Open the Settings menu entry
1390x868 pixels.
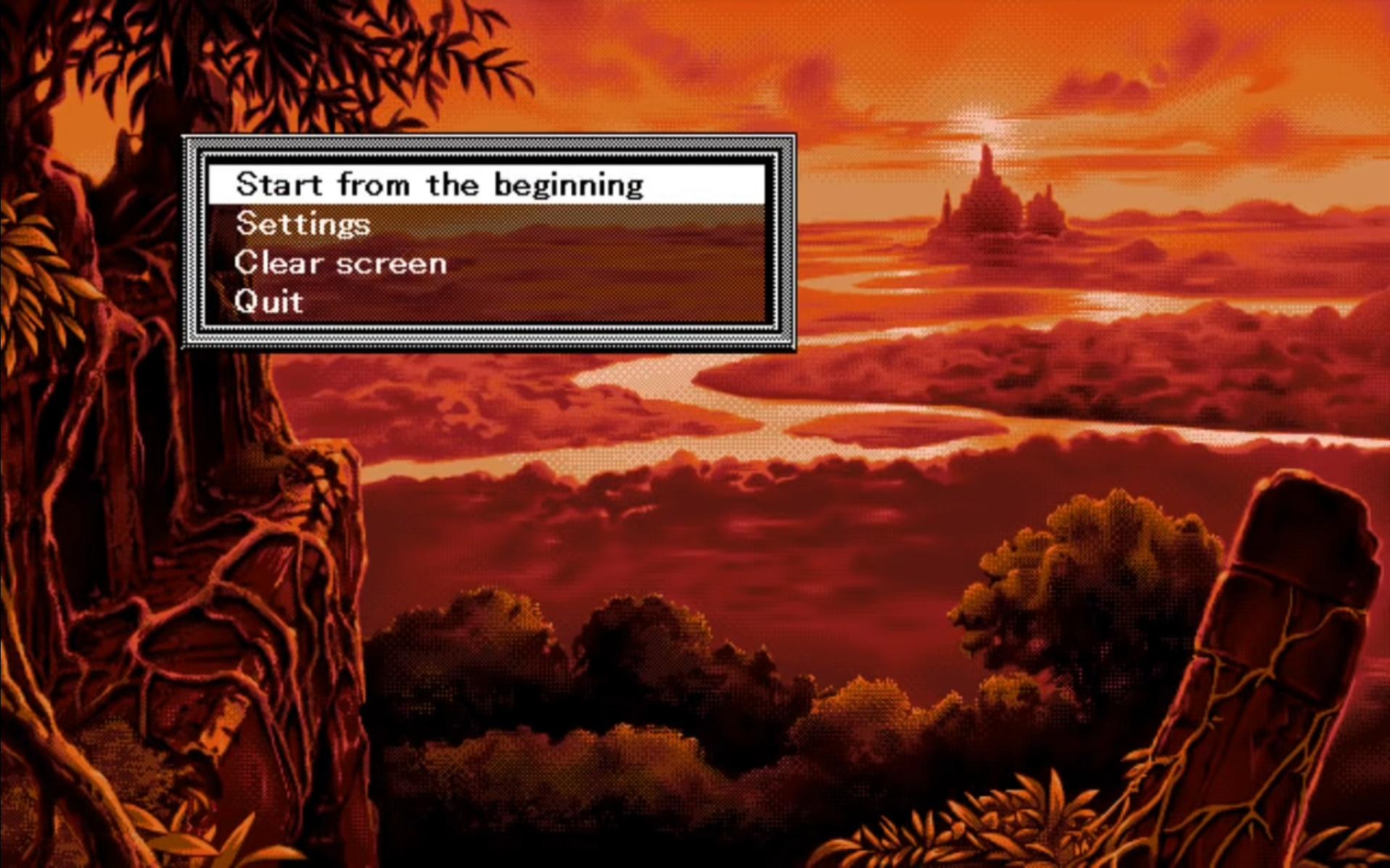303,224
